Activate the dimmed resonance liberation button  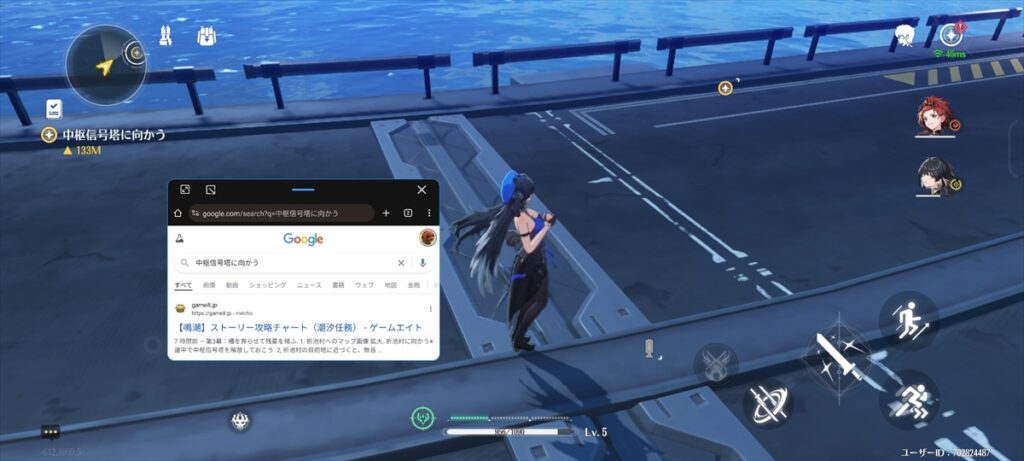716,363
